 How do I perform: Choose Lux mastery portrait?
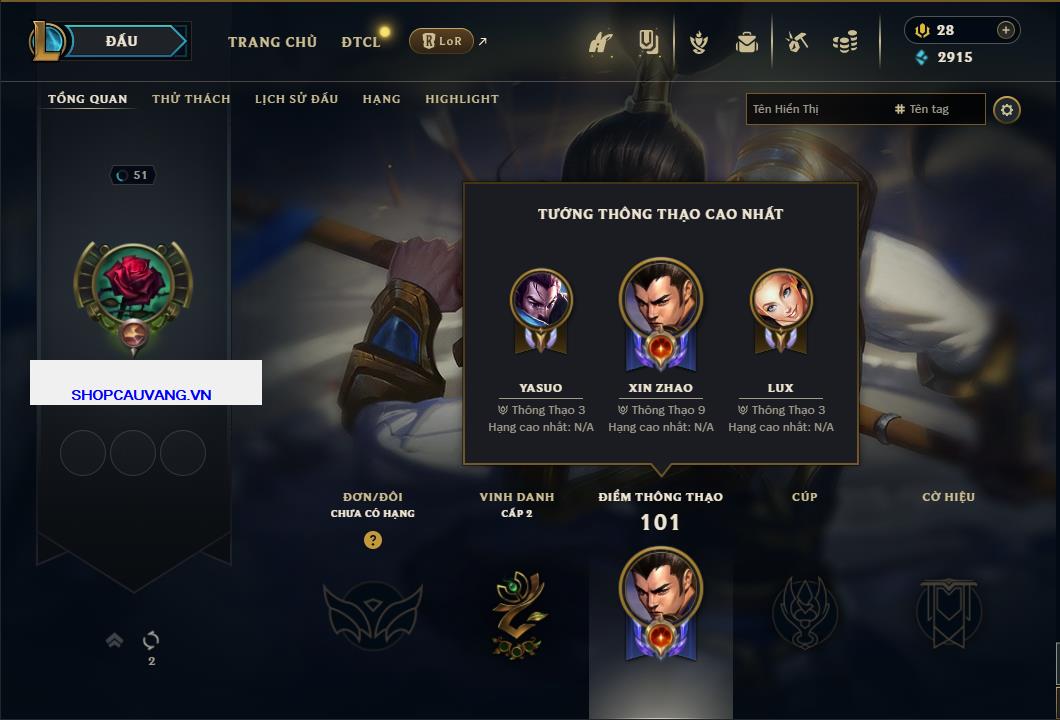coord(781,302)
